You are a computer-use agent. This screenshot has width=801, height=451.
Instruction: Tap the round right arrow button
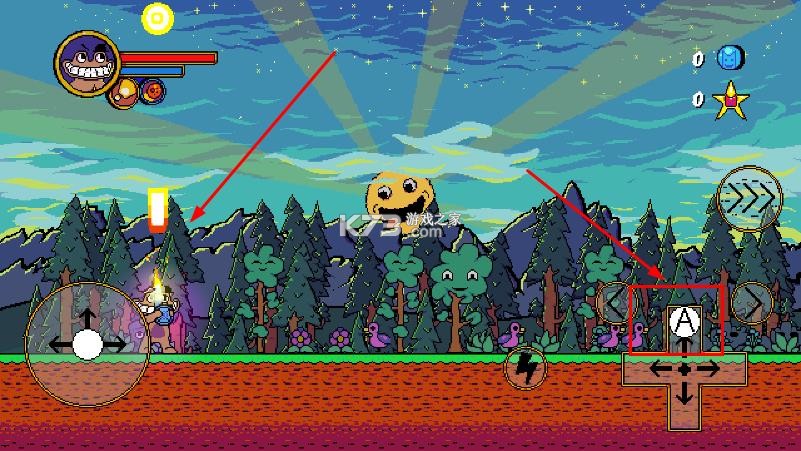[x=753, y=302]
